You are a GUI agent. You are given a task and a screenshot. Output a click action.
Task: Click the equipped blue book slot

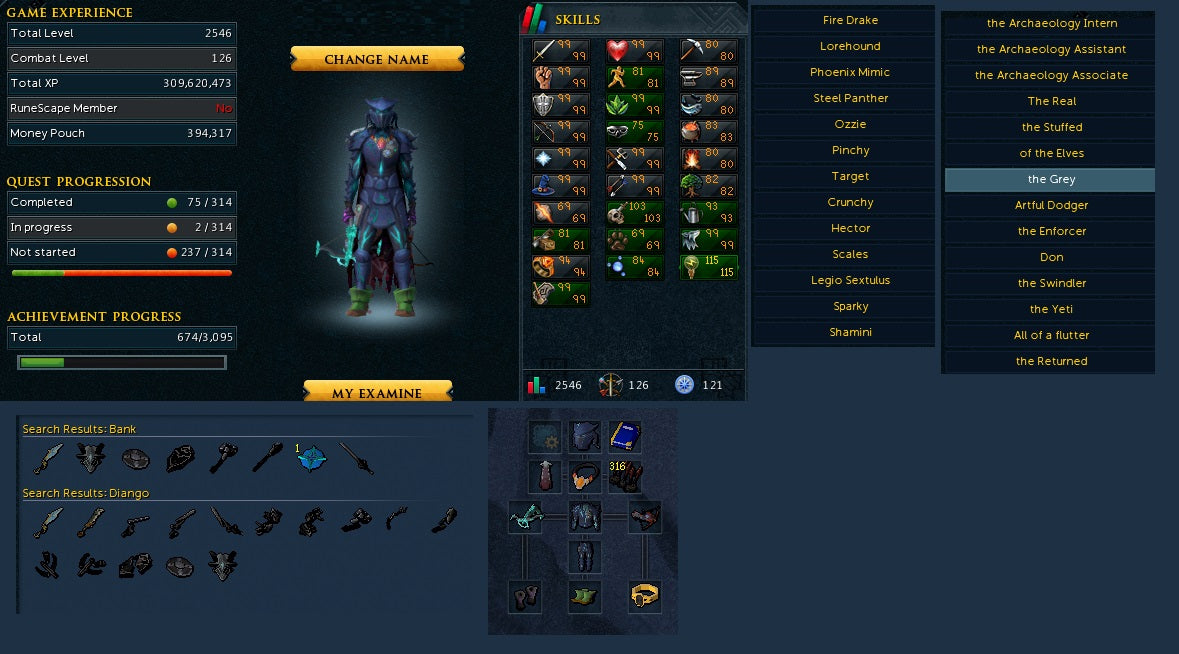(625, 436)
